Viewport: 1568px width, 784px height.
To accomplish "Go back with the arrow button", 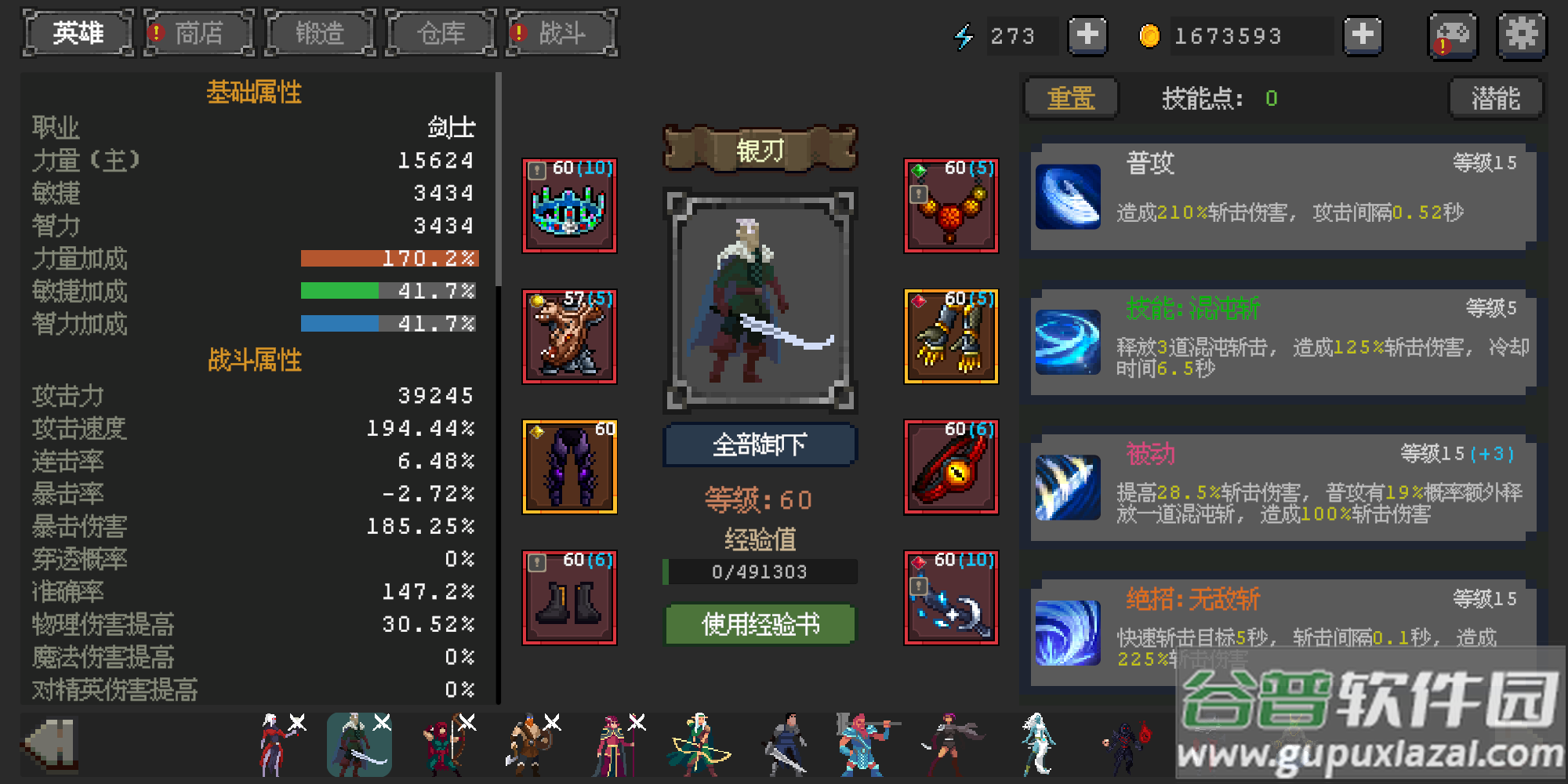I will pyautogui.click(x=51, y=743).
